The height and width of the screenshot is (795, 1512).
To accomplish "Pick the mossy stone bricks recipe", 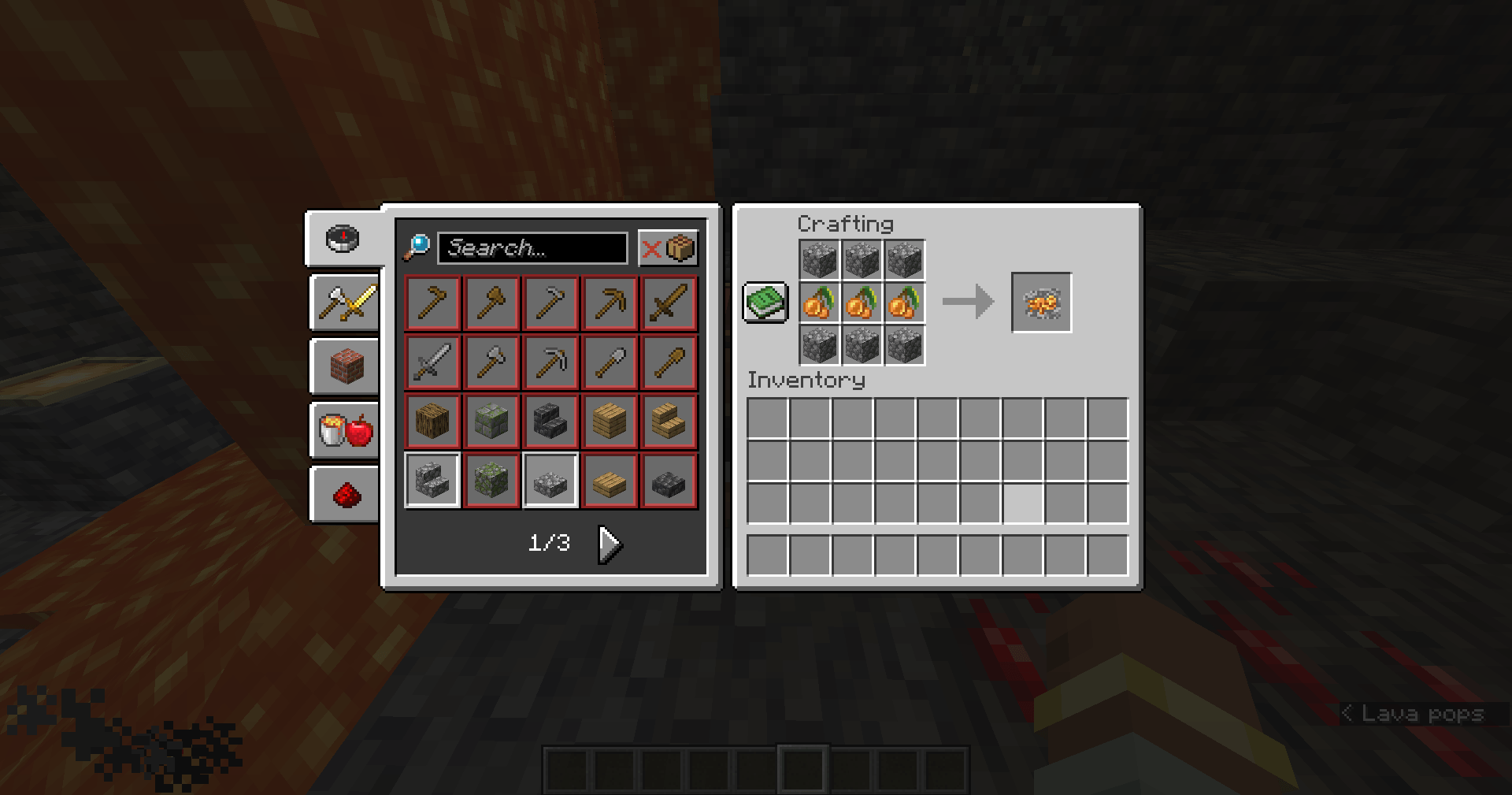I will click(491, 421).
